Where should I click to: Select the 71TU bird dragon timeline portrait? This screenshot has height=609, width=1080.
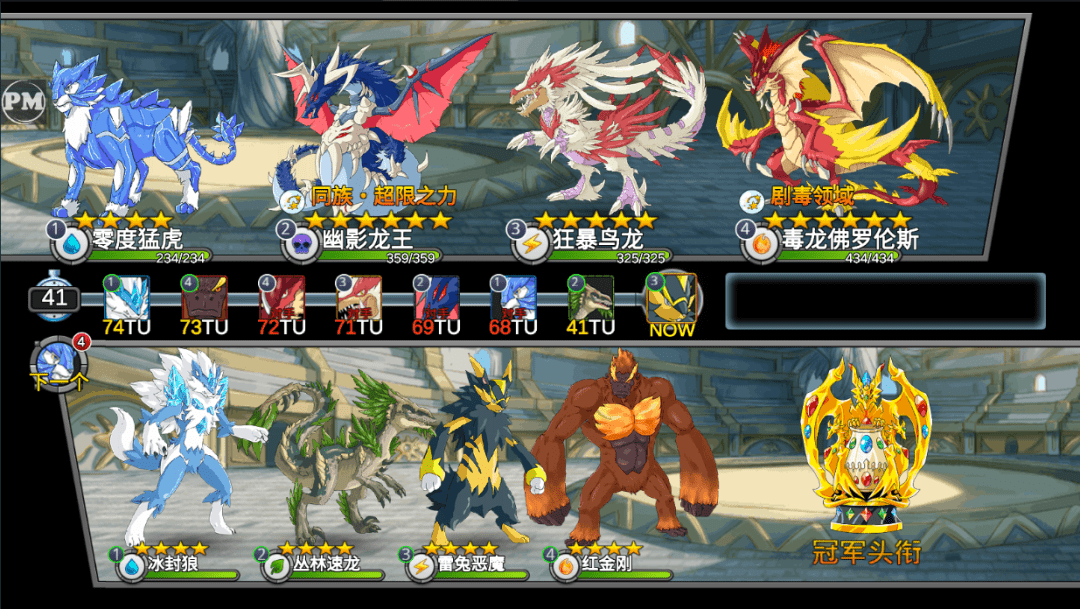(359, 297)
